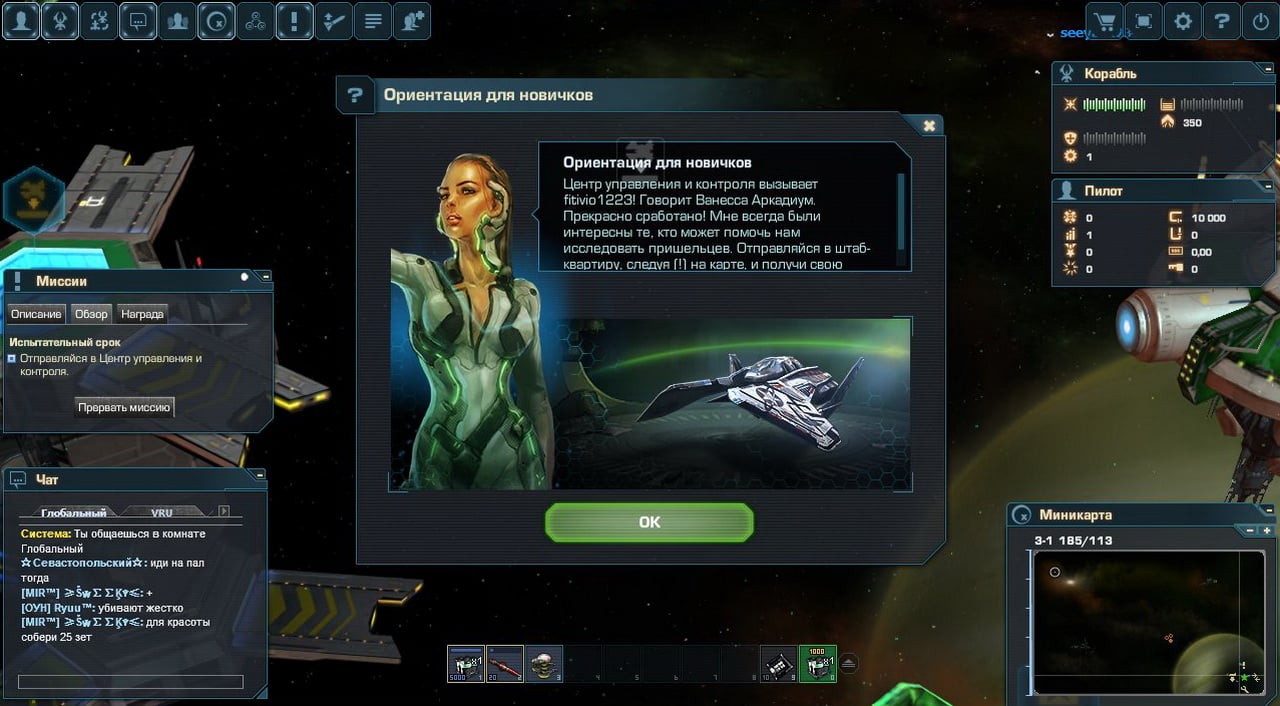Viewport: 1280px width, 706px height.
Task: Open the shop cart icon
Action: click(x=1104, y=21)
